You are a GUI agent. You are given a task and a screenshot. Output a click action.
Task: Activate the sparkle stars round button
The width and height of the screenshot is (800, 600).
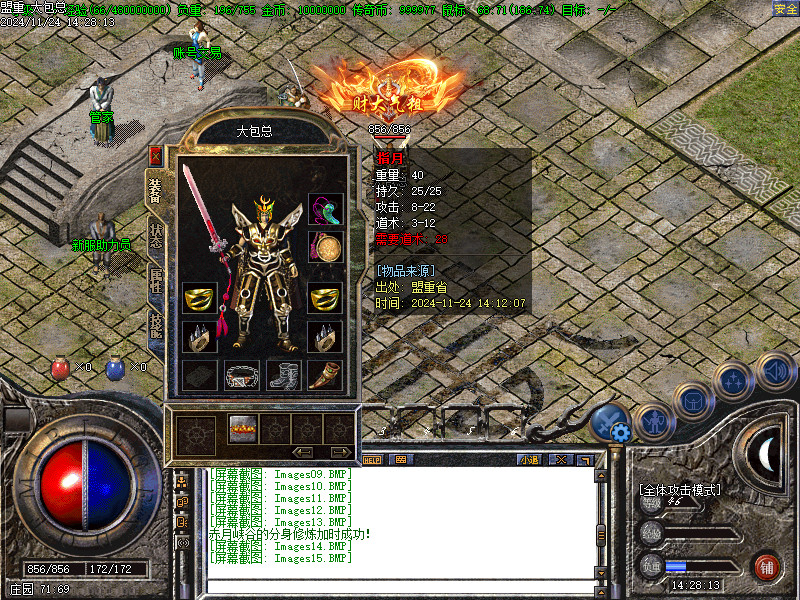735,381
